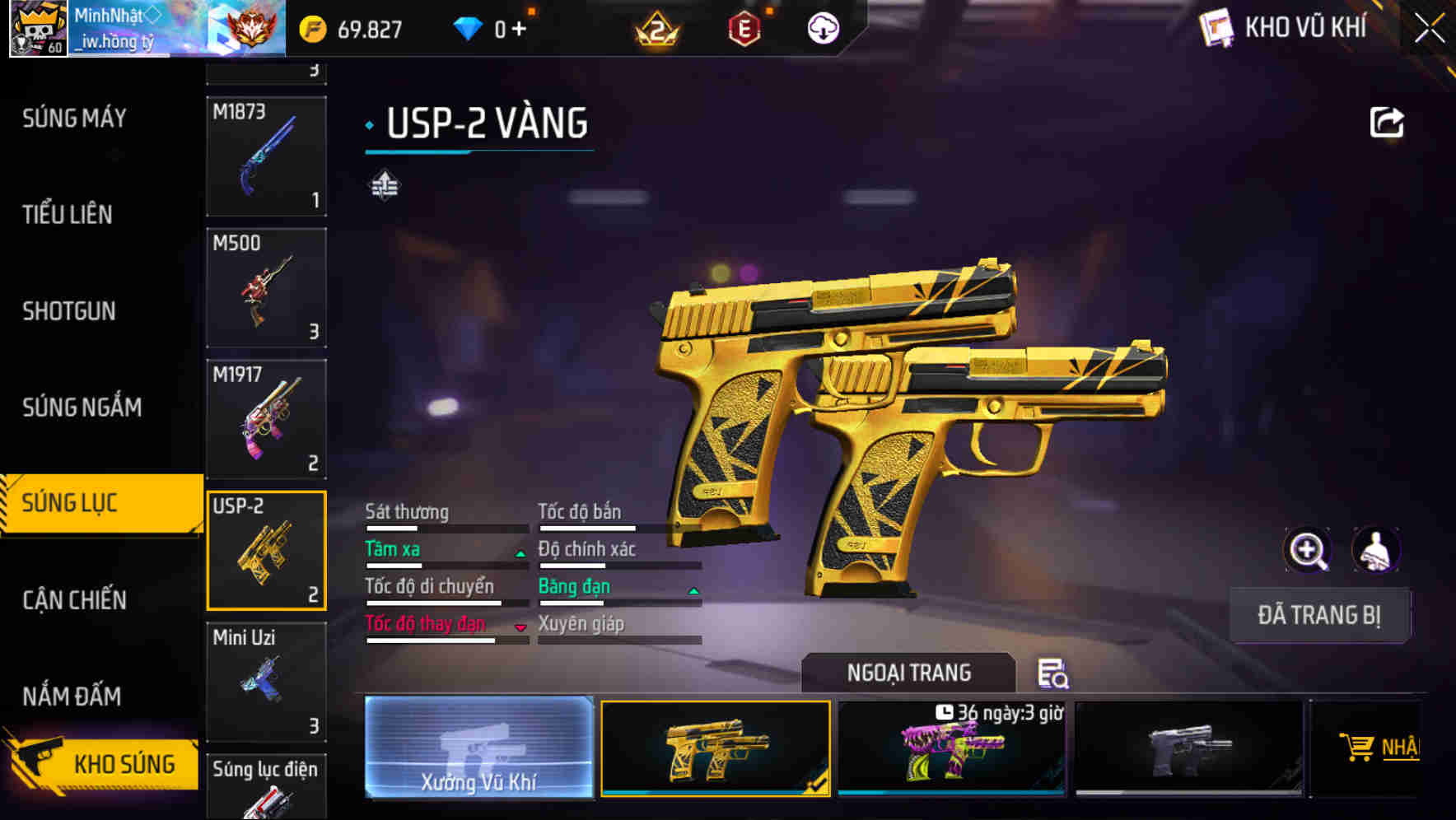Screen dimensions: 1456x820
Task: Select the pink-green timed USP-2 skin
Action: click(951, 748)
